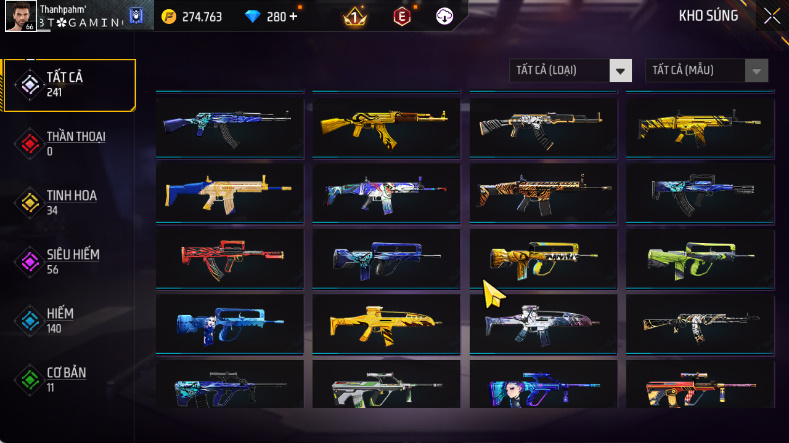Viewport: 789px width, 443px height.
Task: Add diamonds with the plus button
Action: [293, 16]
